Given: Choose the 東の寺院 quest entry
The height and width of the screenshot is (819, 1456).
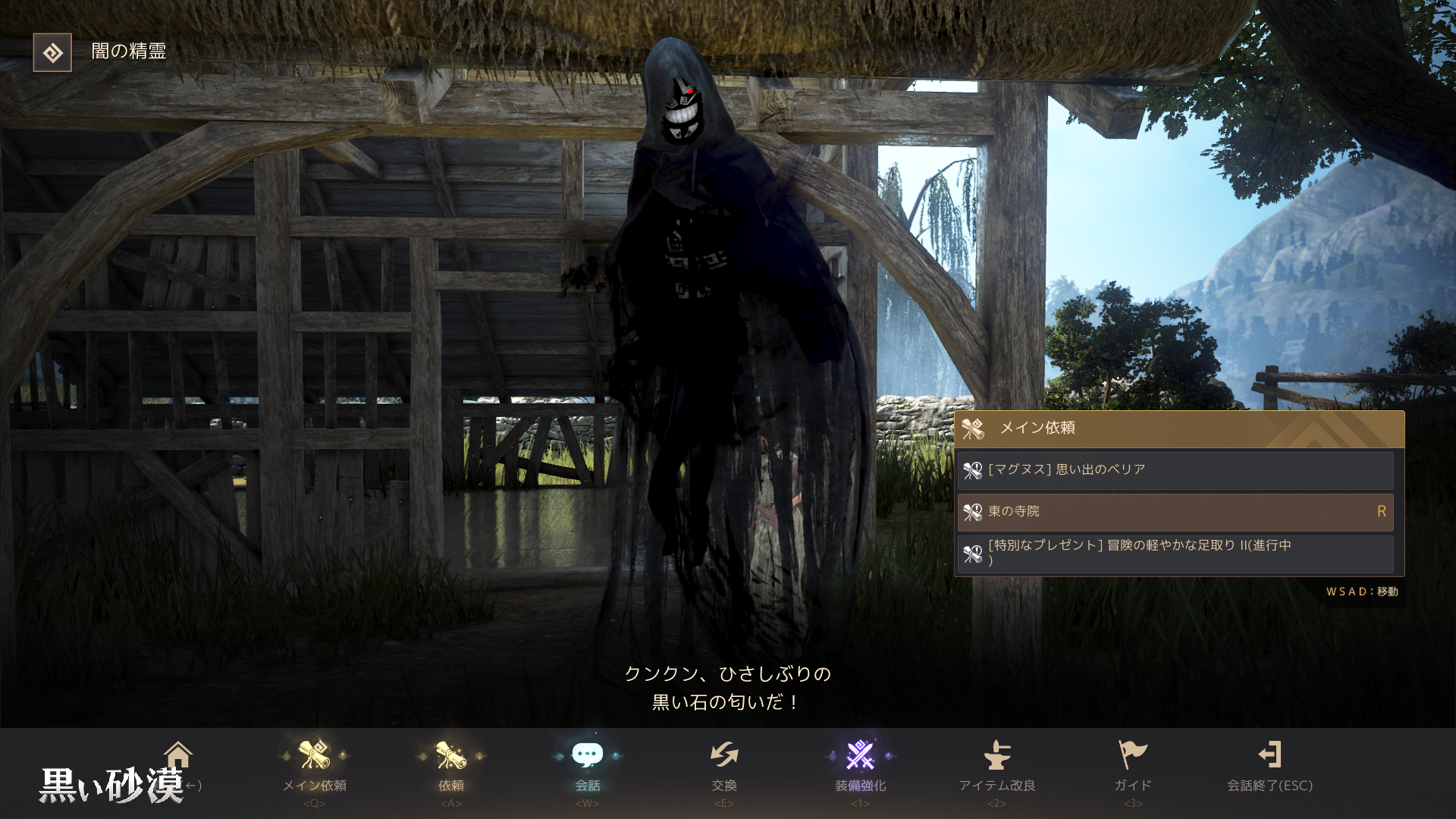Looking at the screenshot, I should (1175, 512).
